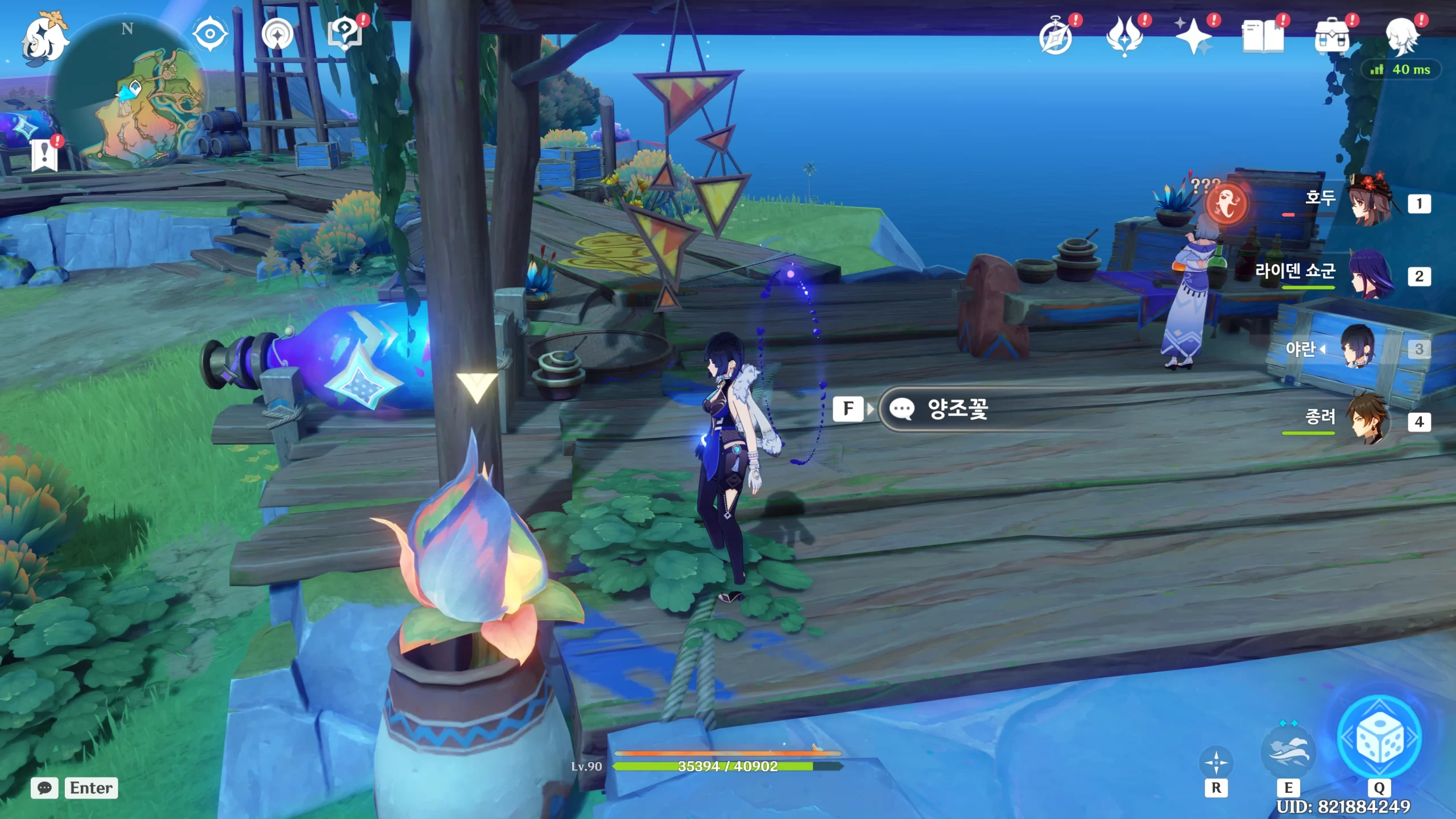Open the tutorial question-mark notification icon
Image resolution: width=1456 pixels, height=819 pixels.
pyautogui.click(x=345, y=34)
